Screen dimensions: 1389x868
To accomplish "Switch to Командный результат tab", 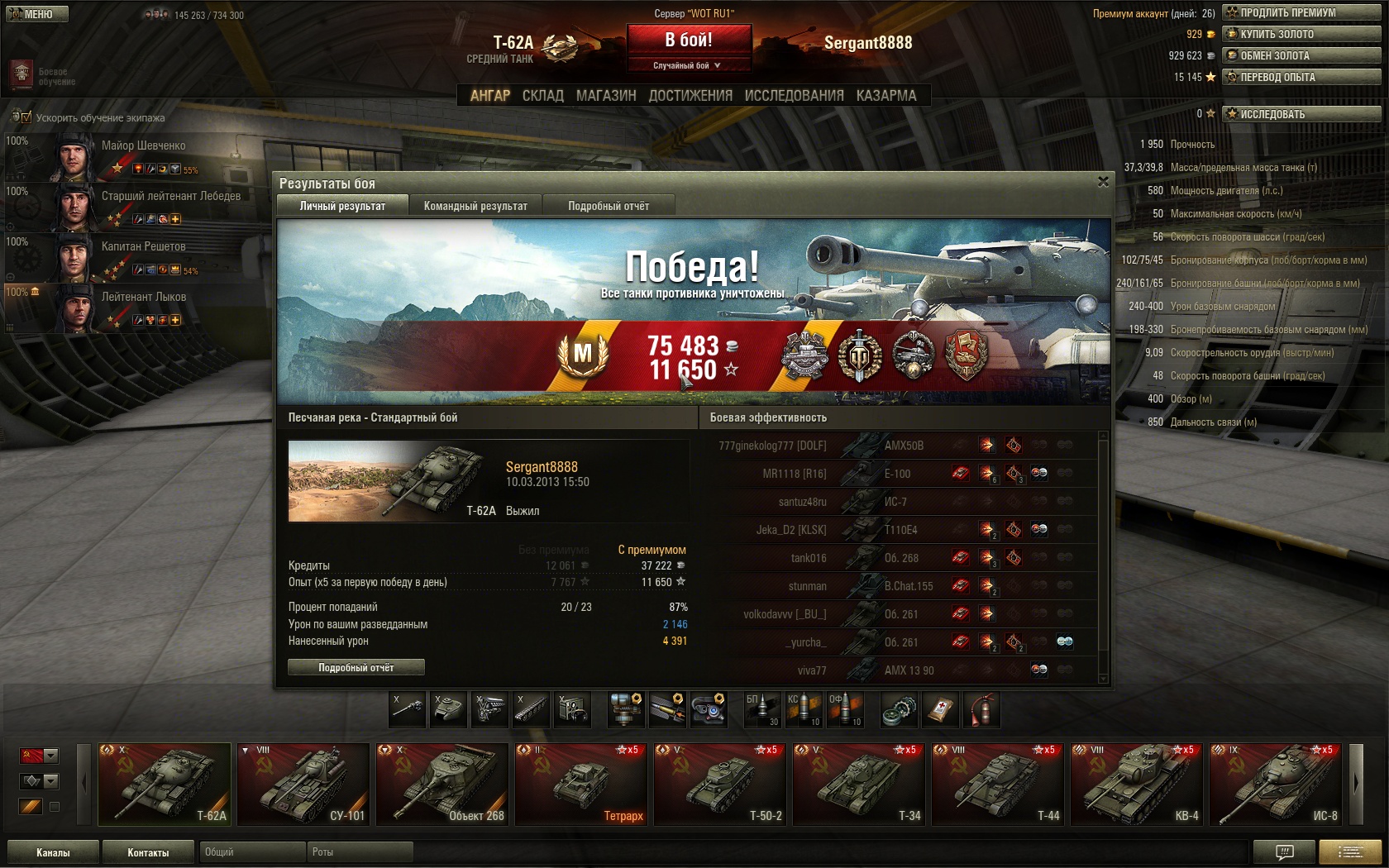I will 475,206.
